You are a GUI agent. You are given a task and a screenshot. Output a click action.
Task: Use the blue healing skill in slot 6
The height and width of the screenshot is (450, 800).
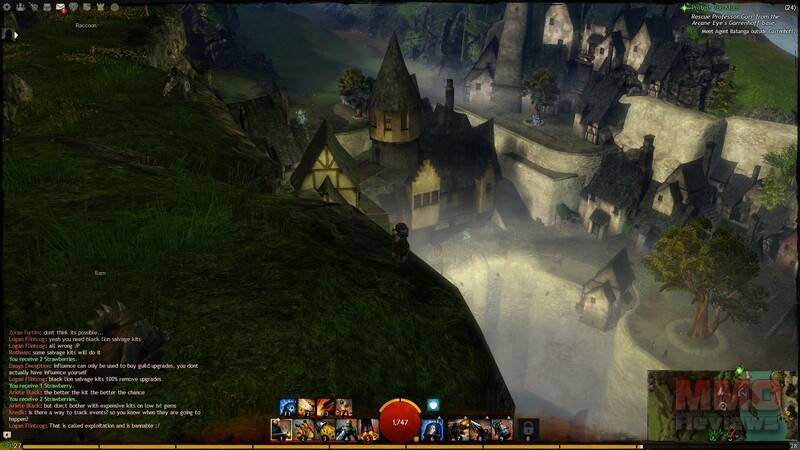pos(433,430)
